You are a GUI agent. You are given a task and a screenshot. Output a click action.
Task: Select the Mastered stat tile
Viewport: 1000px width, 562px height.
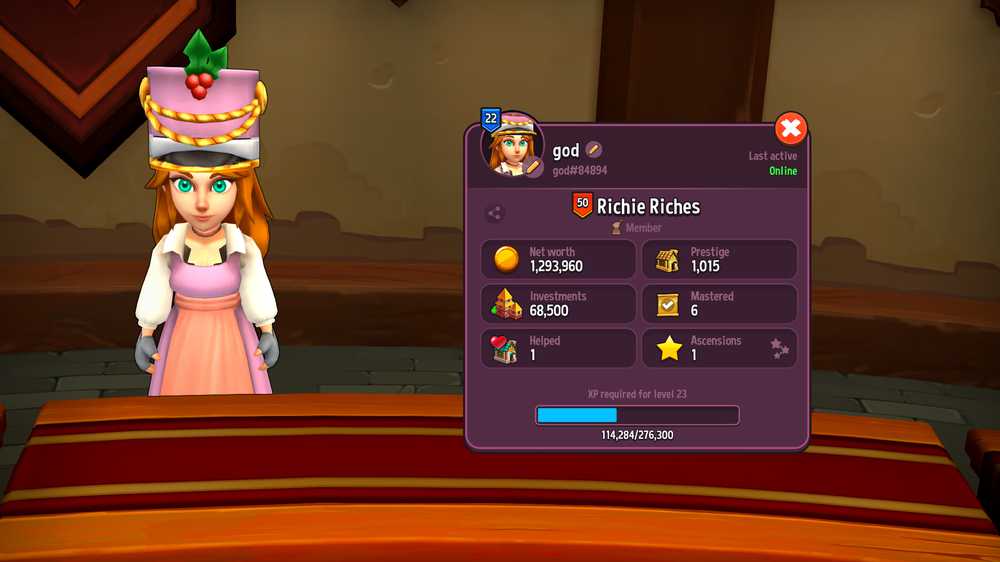click(x=719, y=304)
